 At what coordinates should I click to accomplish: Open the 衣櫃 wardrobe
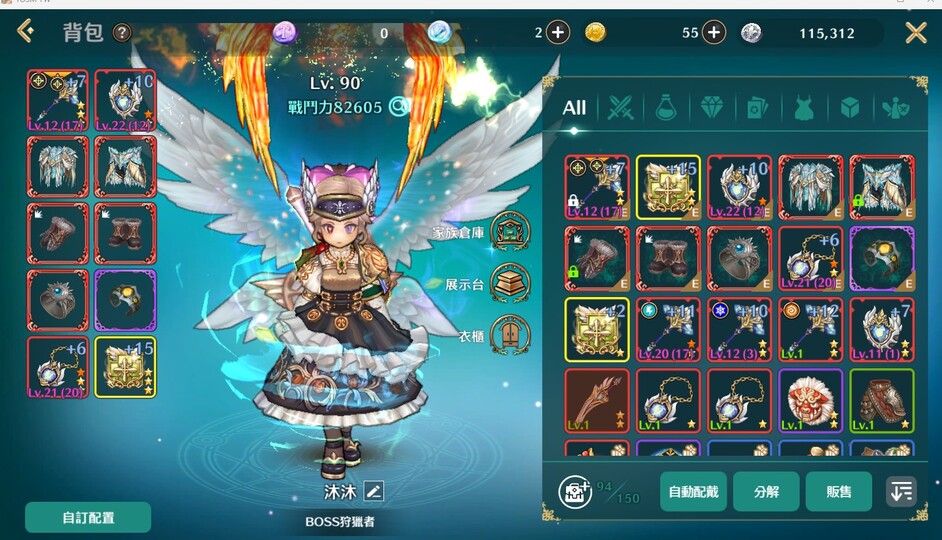(511, 335)
